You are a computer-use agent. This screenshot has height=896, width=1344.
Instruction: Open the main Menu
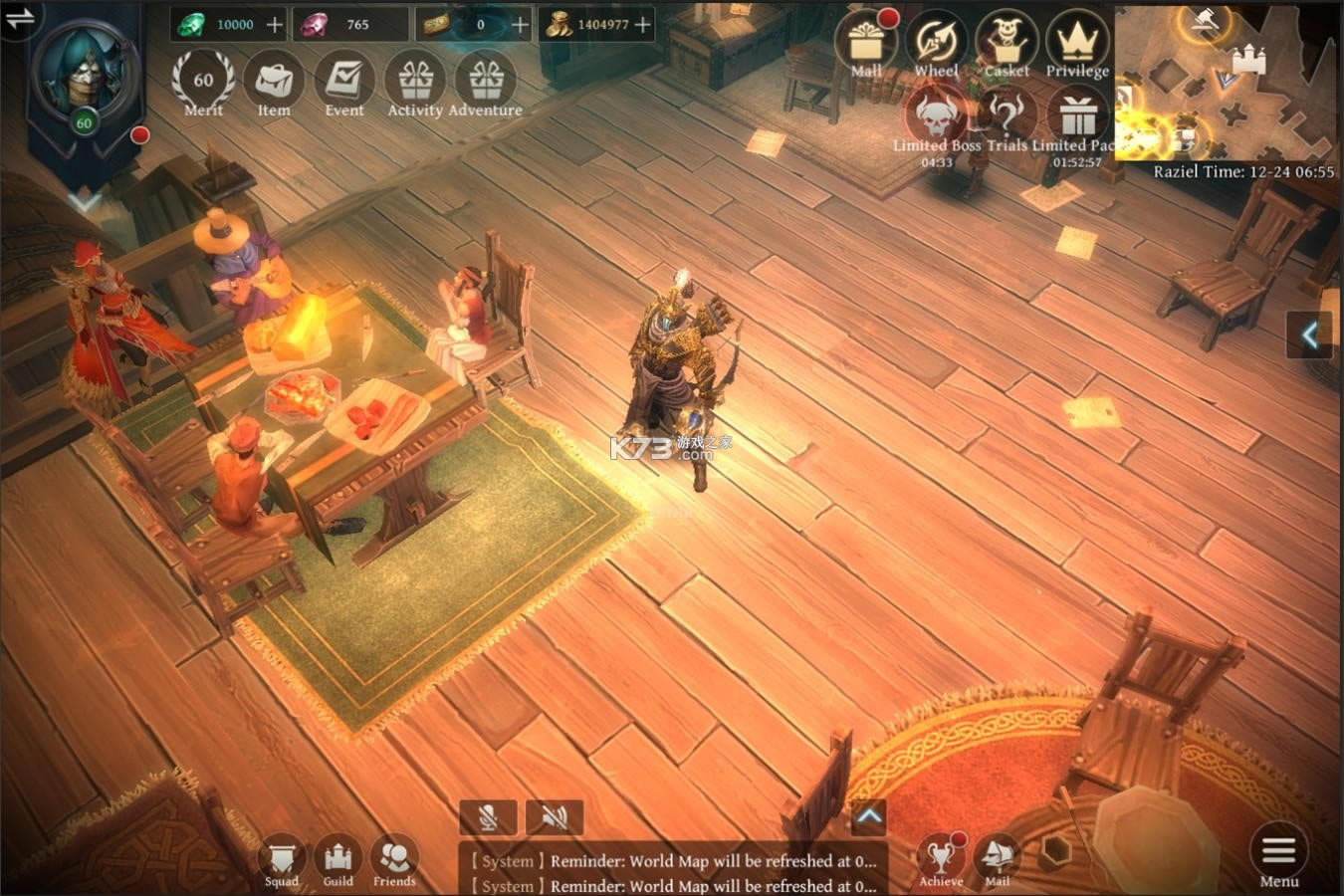(1278, 856)
